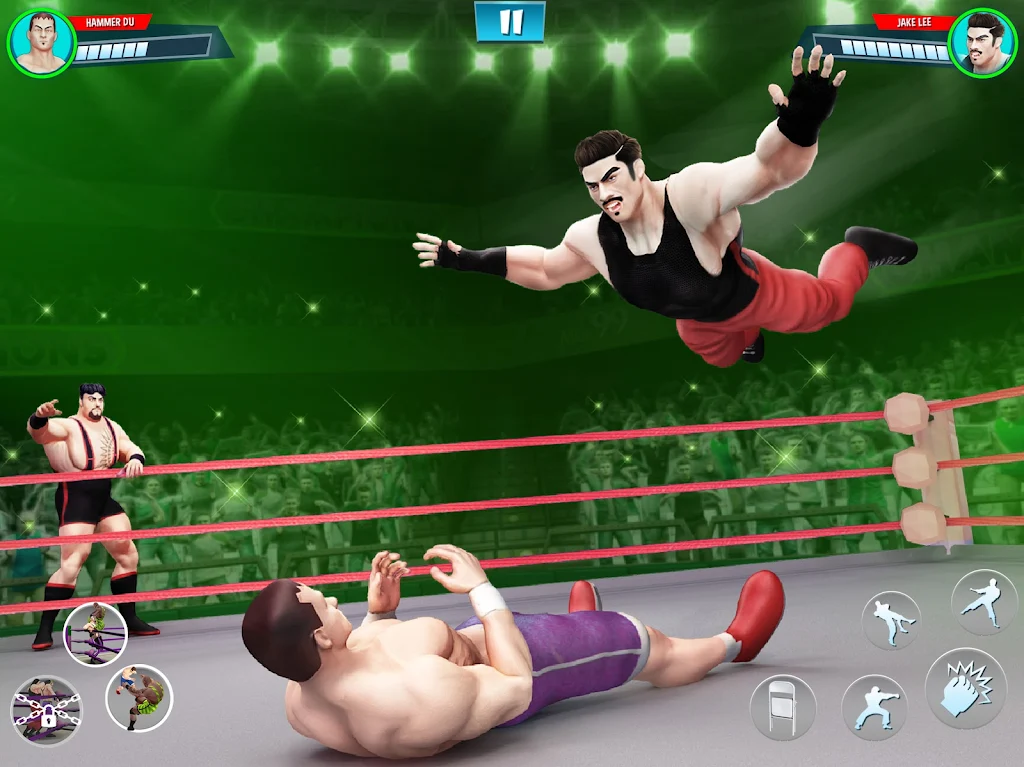Use the folding chair weapon button
This screenshot has width=1024, height=767.
[x=783, y=707]
